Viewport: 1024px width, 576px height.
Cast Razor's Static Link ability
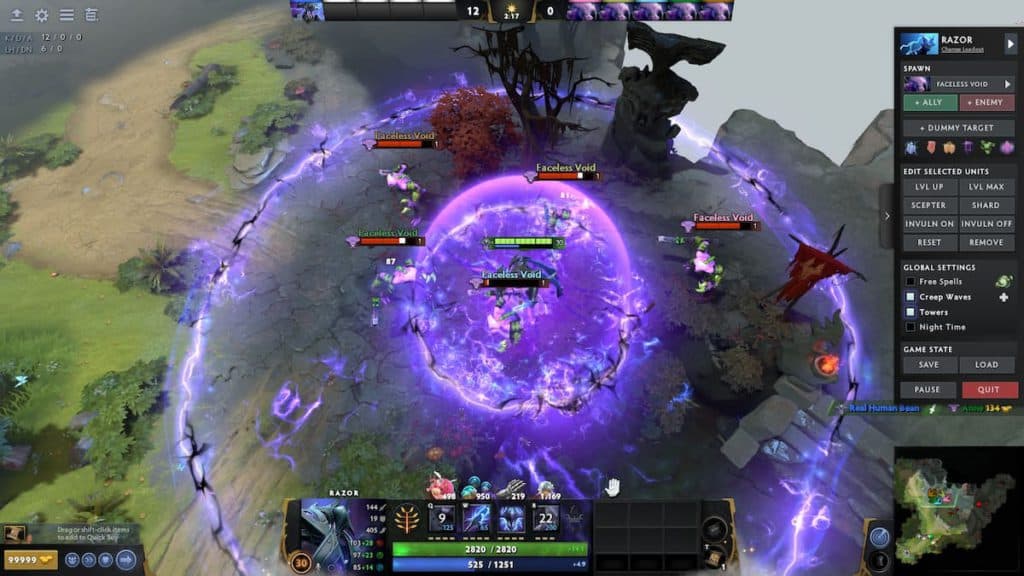477,519
